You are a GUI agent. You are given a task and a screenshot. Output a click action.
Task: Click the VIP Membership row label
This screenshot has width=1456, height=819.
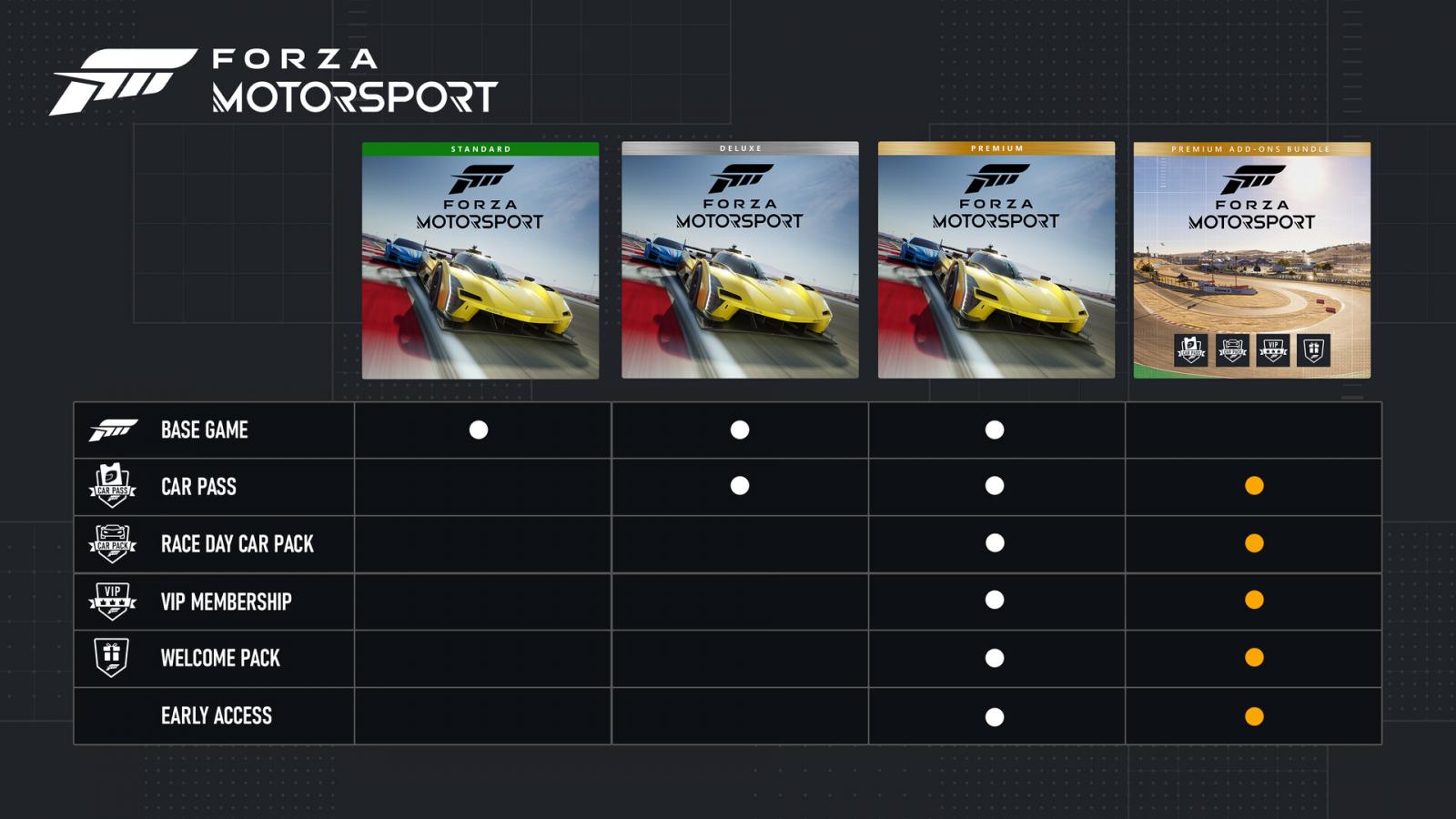pyautogui.click(x=227, y=602)
